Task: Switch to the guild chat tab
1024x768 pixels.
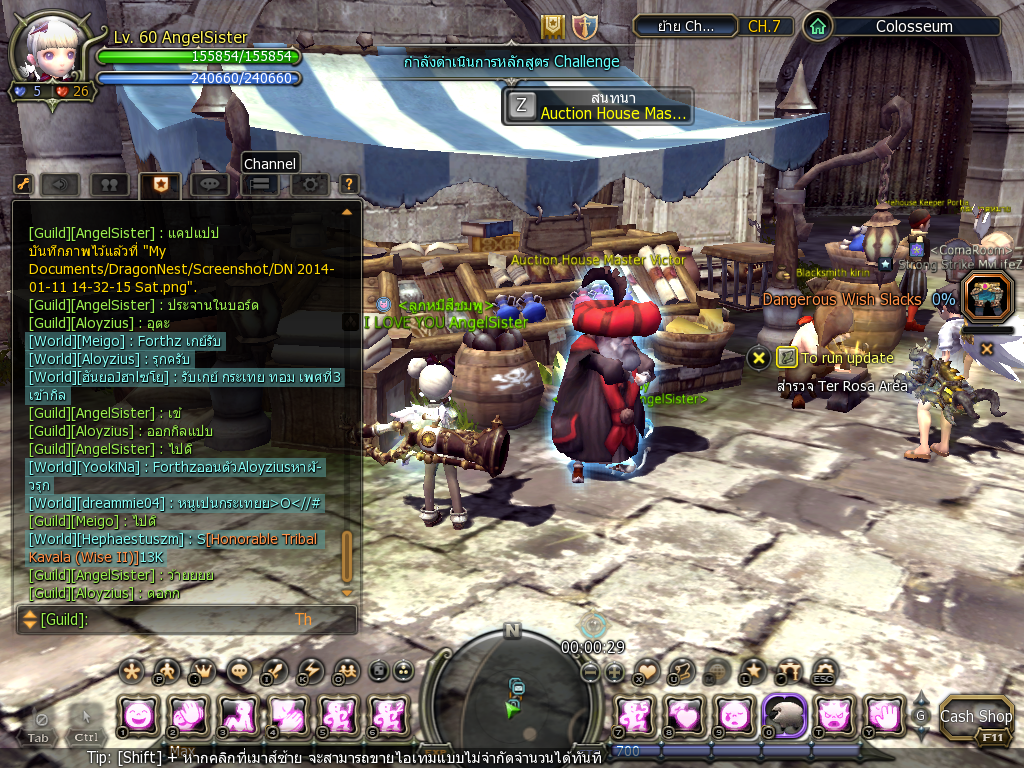Action: [x=160, y=184]
